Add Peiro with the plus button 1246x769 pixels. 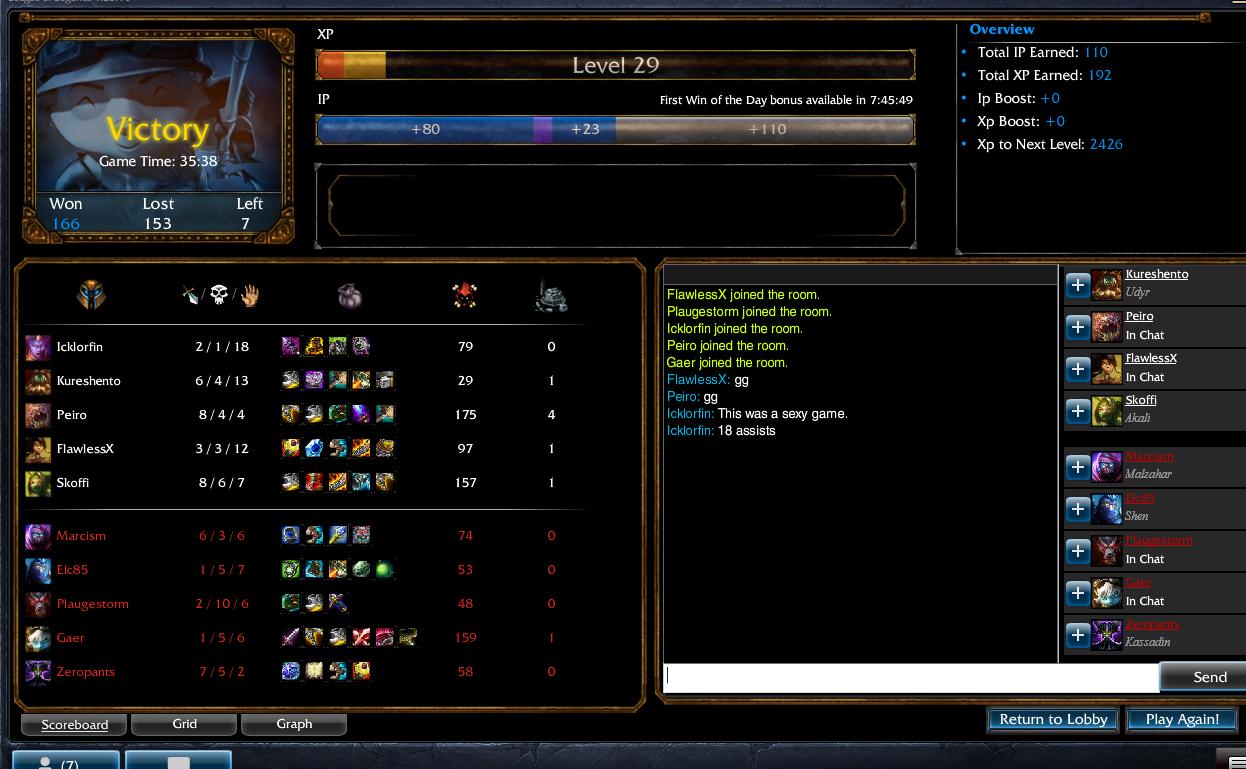pos(1077,327)
